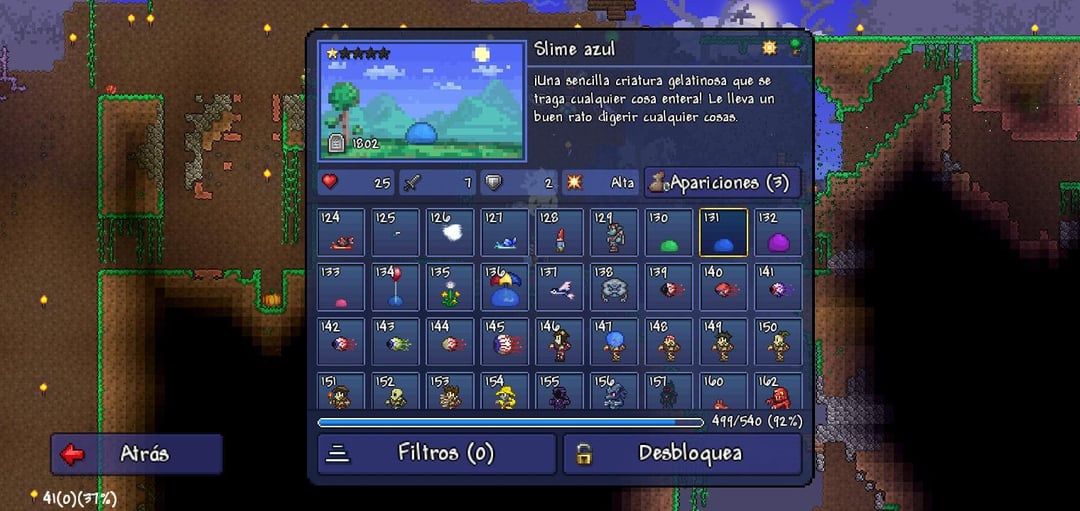Select the green slime entry 130

click(668, 233)
